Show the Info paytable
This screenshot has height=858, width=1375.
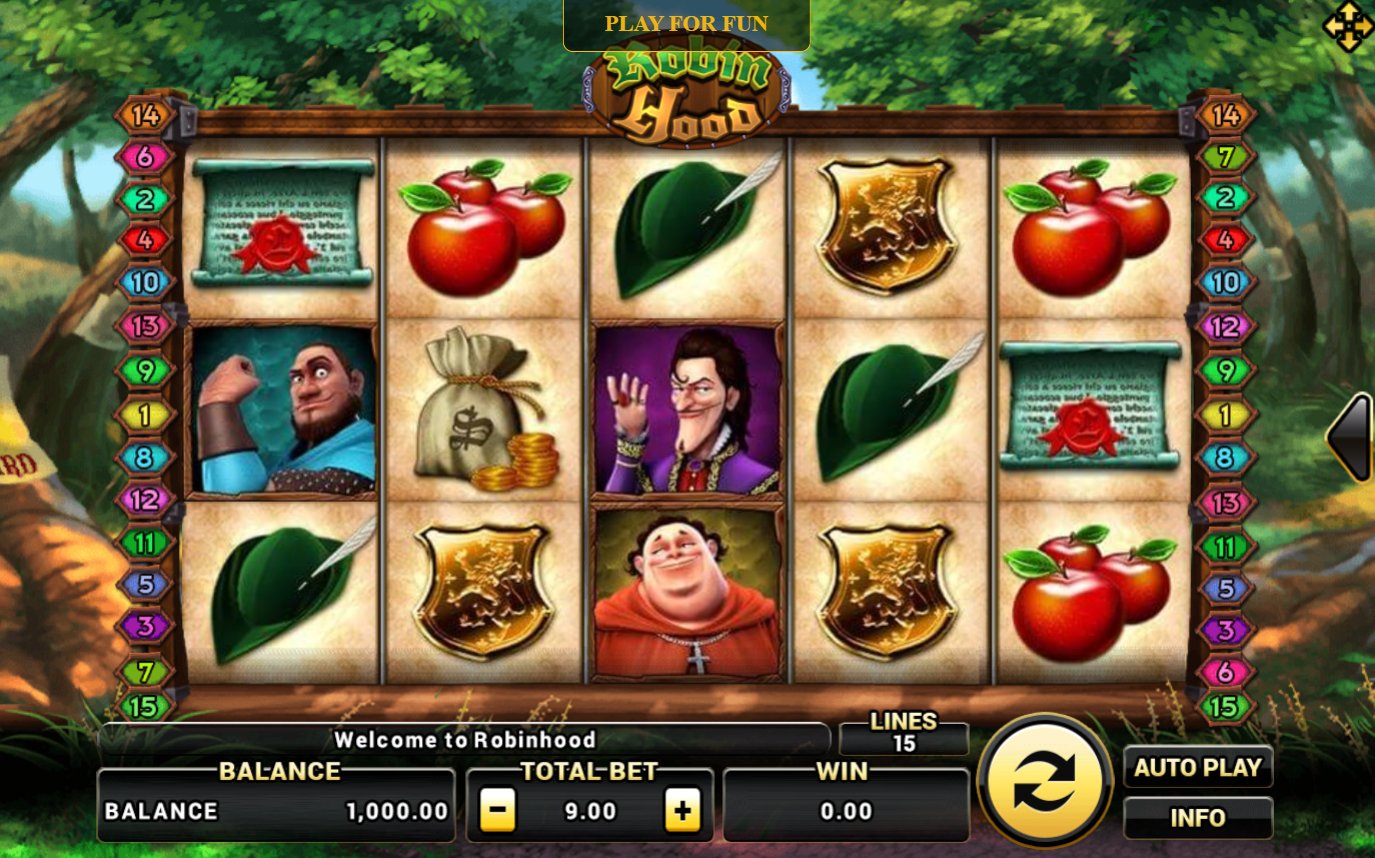pyautogui.click(x=1198, y=818)
